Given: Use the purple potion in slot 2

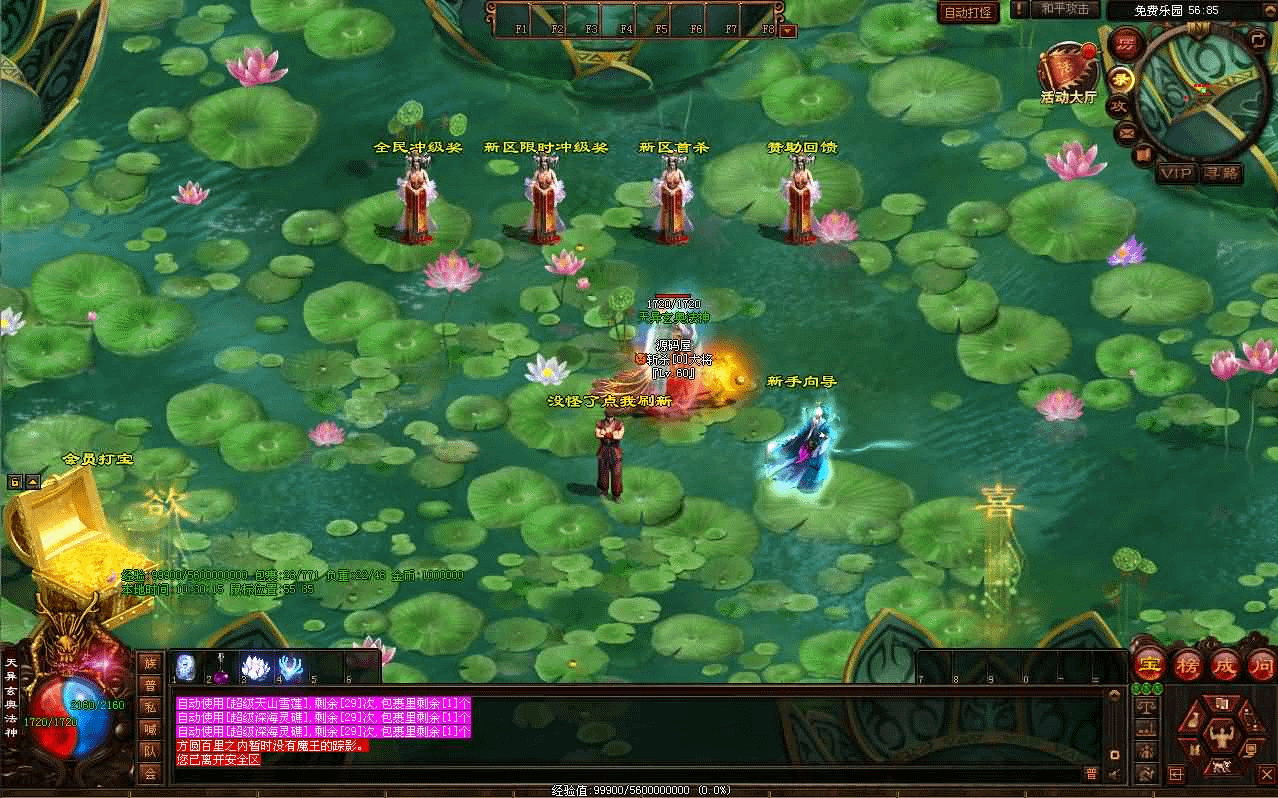Looking at the screenshot, I should tap(219, 667).
